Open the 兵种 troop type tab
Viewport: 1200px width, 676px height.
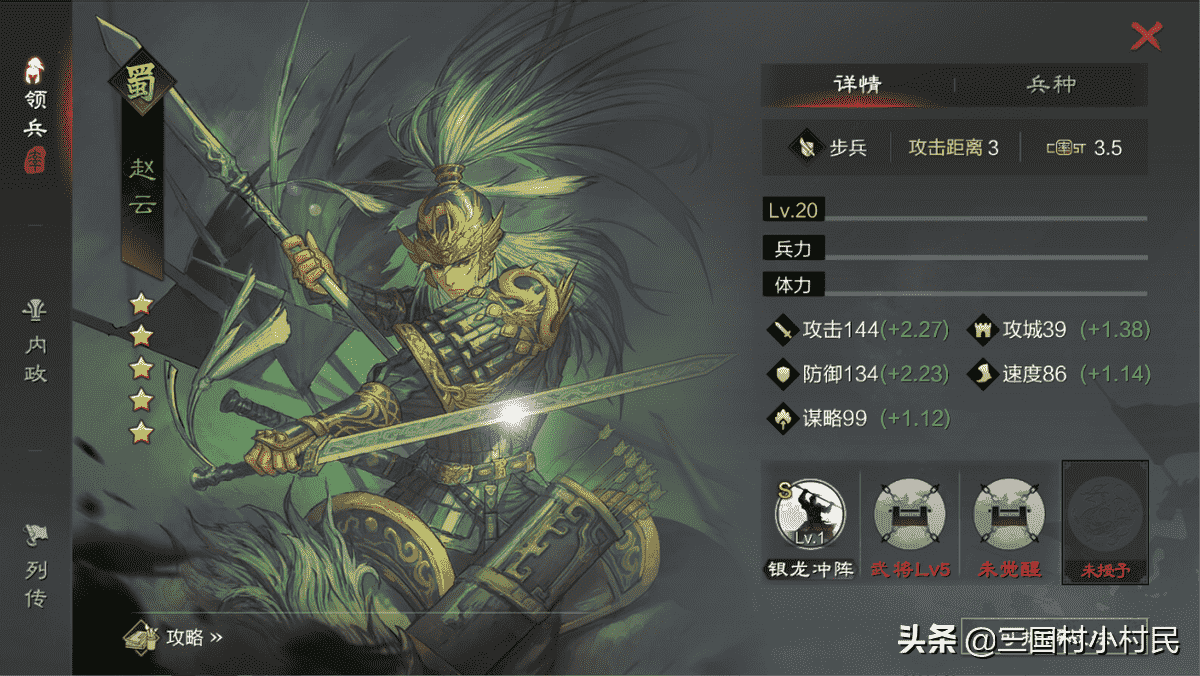pyautogui.click(x=1051, y=85)
